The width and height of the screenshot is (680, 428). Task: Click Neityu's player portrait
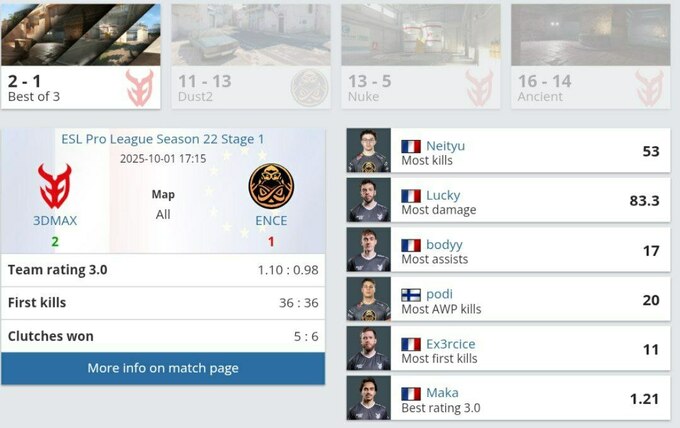tap(368, 150)
